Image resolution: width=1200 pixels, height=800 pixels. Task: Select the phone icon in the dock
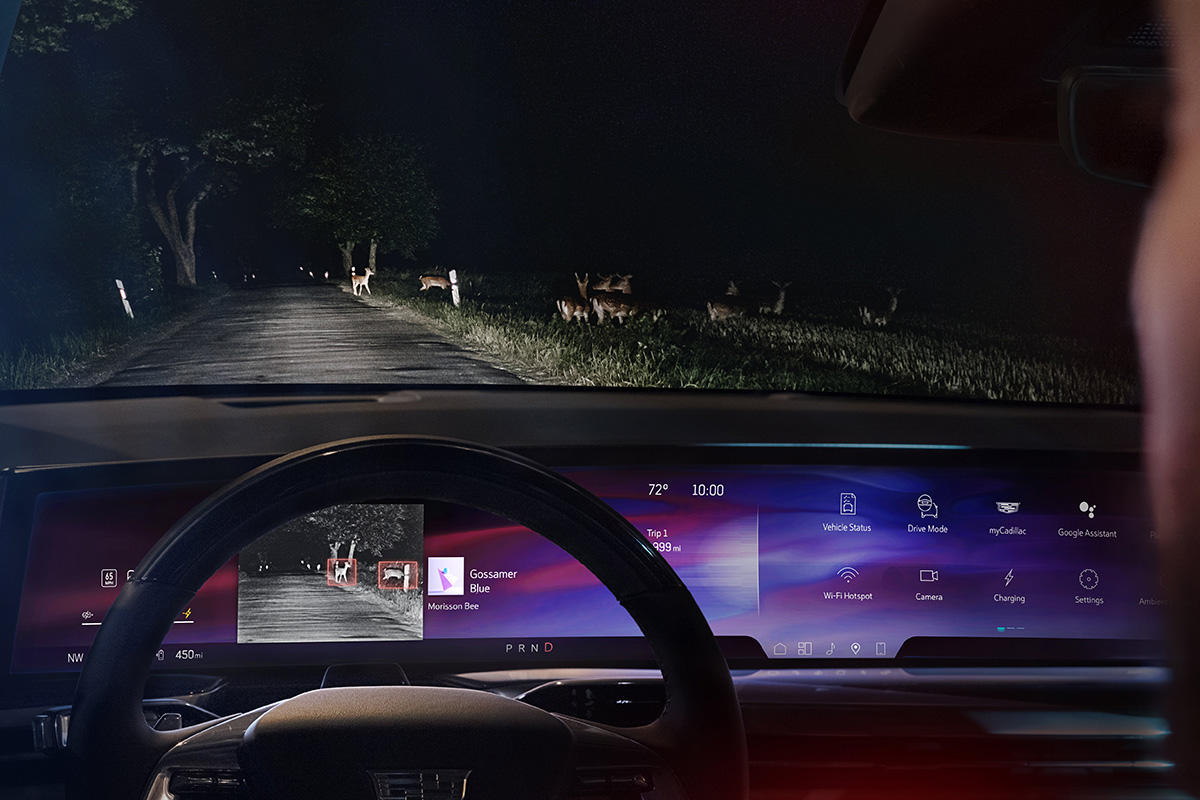point(880,649)
